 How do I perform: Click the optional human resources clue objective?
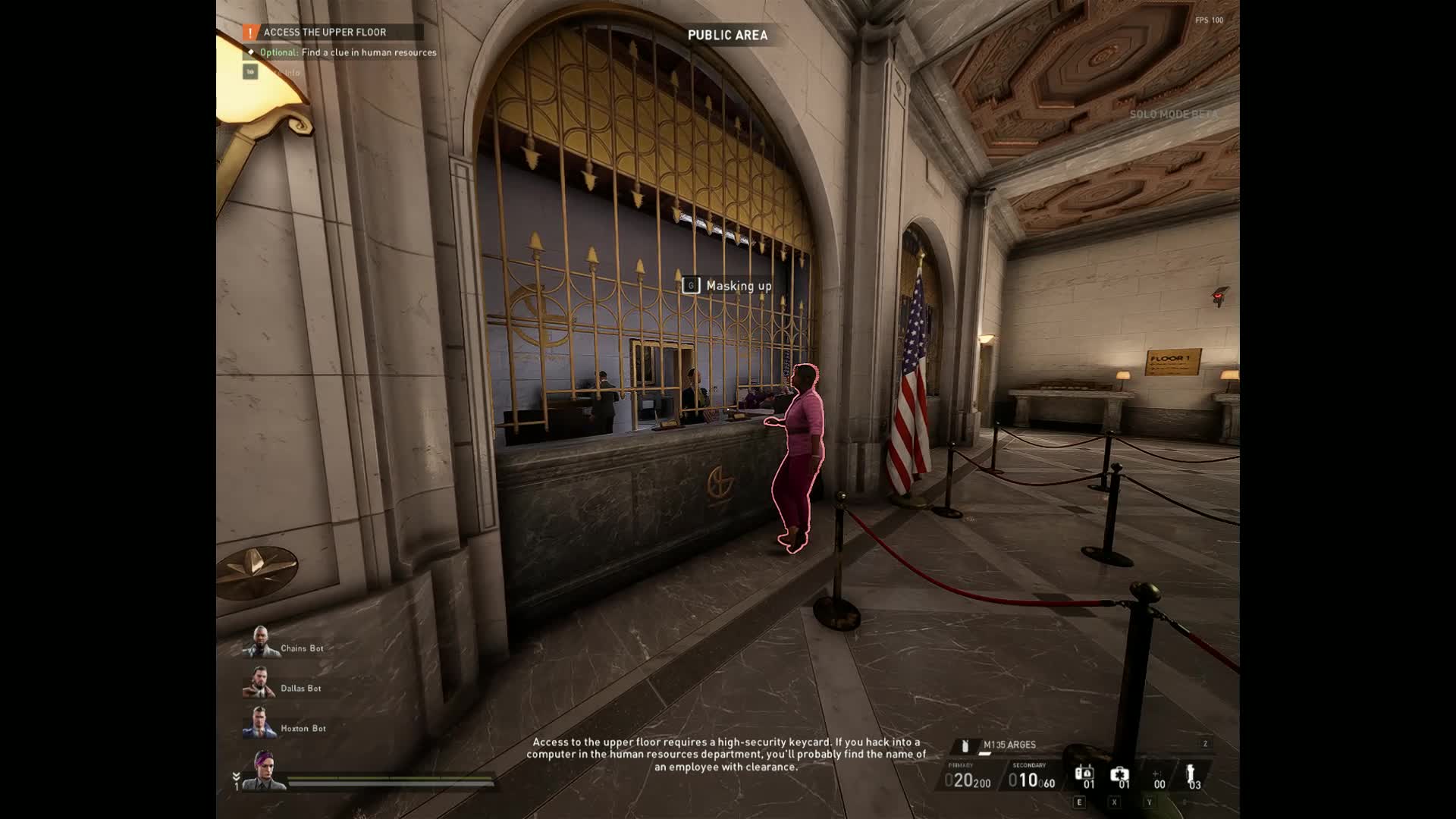tap(348, 52)
